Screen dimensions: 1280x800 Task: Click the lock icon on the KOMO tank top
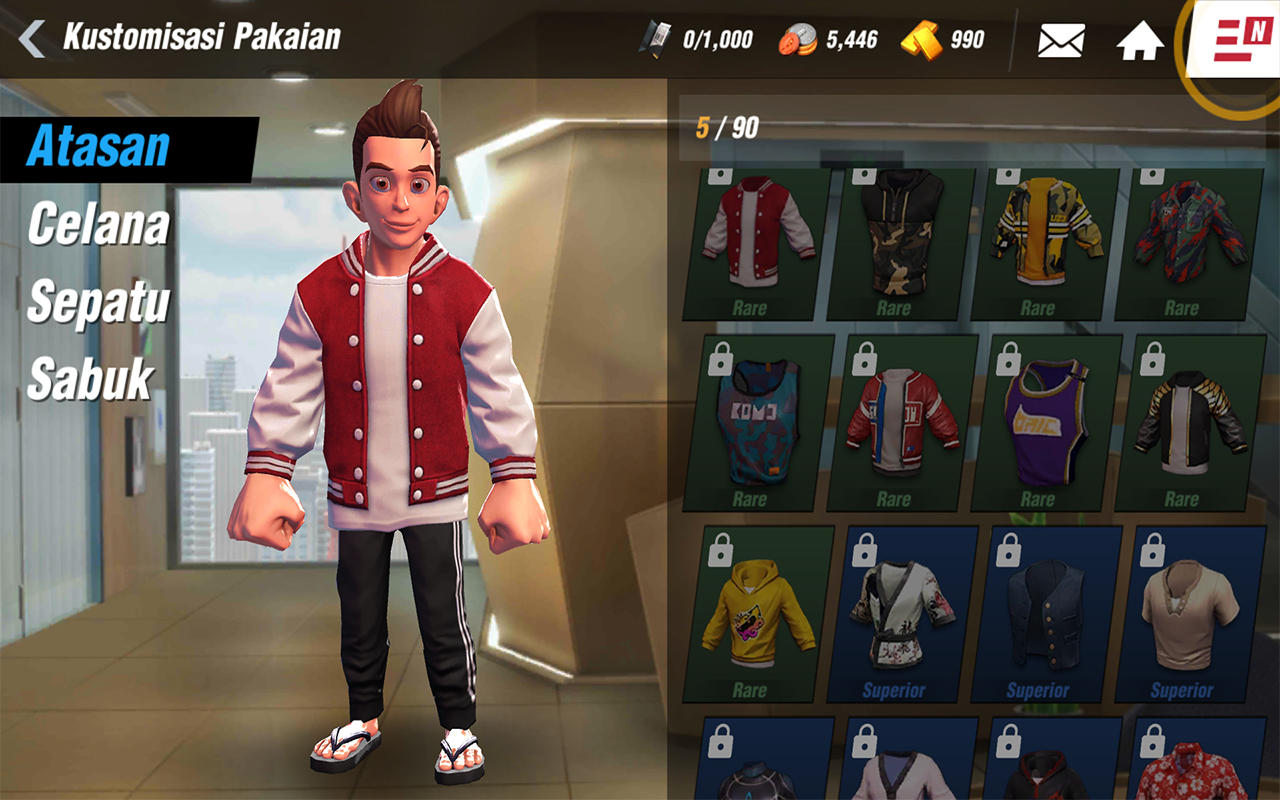[x=723, y=358]
